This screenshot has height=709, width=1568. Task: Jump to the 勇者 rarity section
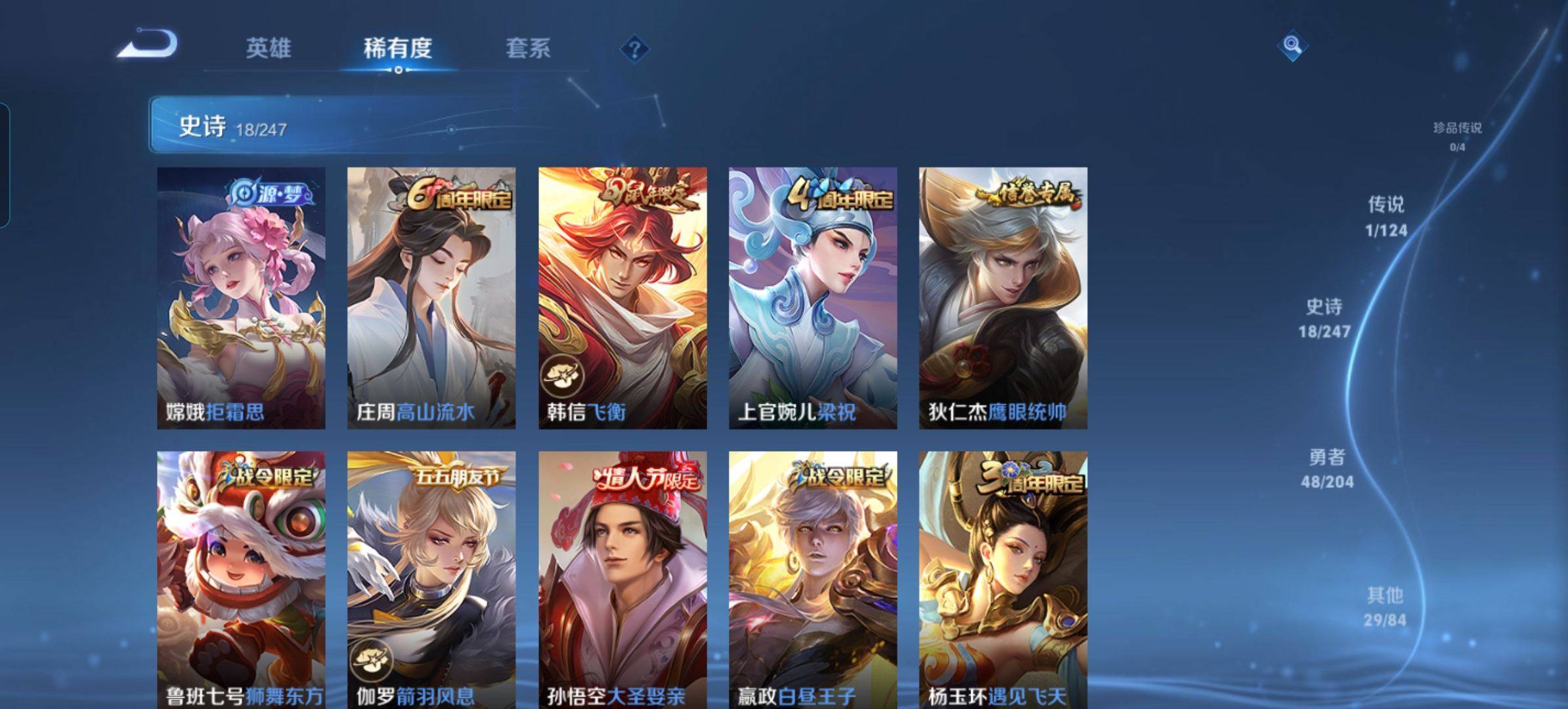point(1327,468)
